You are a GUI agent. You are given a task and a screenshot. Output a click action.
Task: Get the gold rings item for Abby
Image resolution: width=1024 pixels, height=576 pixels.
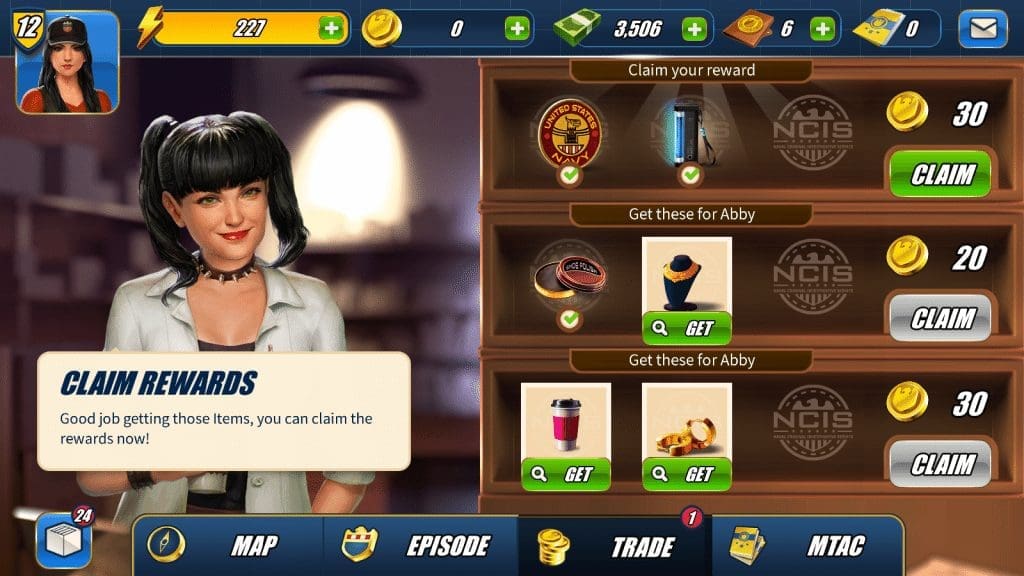click(x=686, y=474)
